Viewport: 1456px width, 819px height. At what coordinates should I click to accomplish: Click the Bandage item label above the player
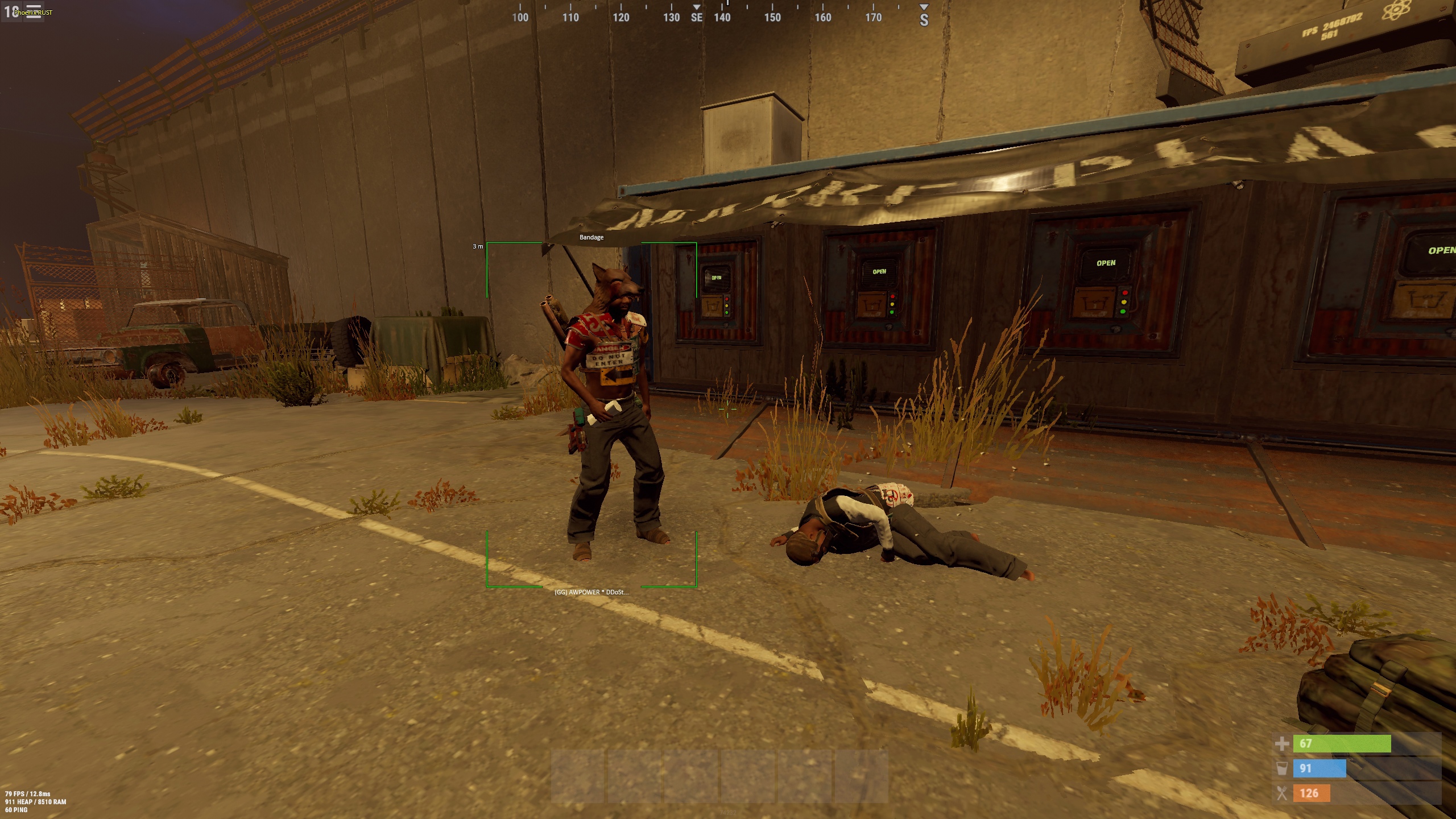[591, 237]
